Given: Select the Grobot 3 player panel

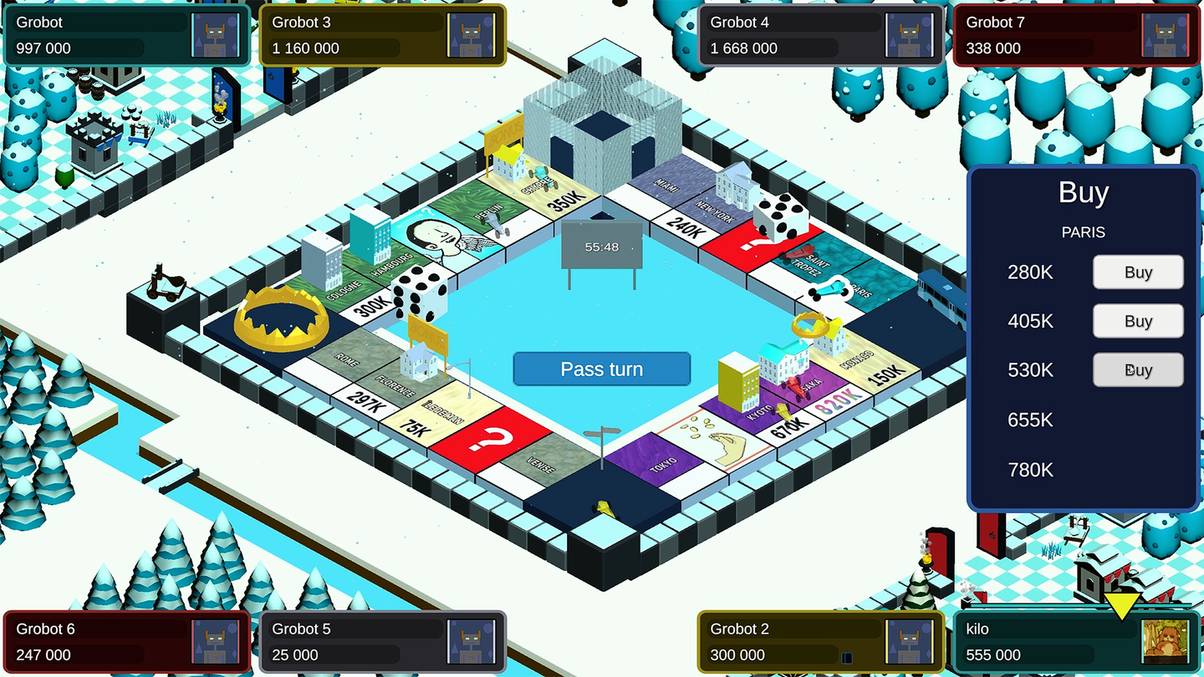Looking at the screenshot, I should (x=382, y=35).
